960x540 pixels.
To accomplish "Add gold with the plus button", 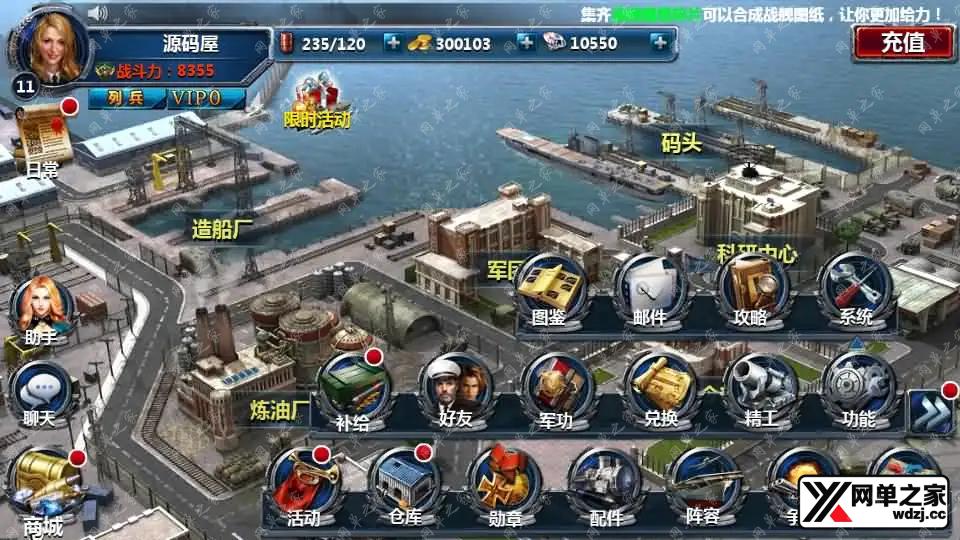I will tap(525, 43).
